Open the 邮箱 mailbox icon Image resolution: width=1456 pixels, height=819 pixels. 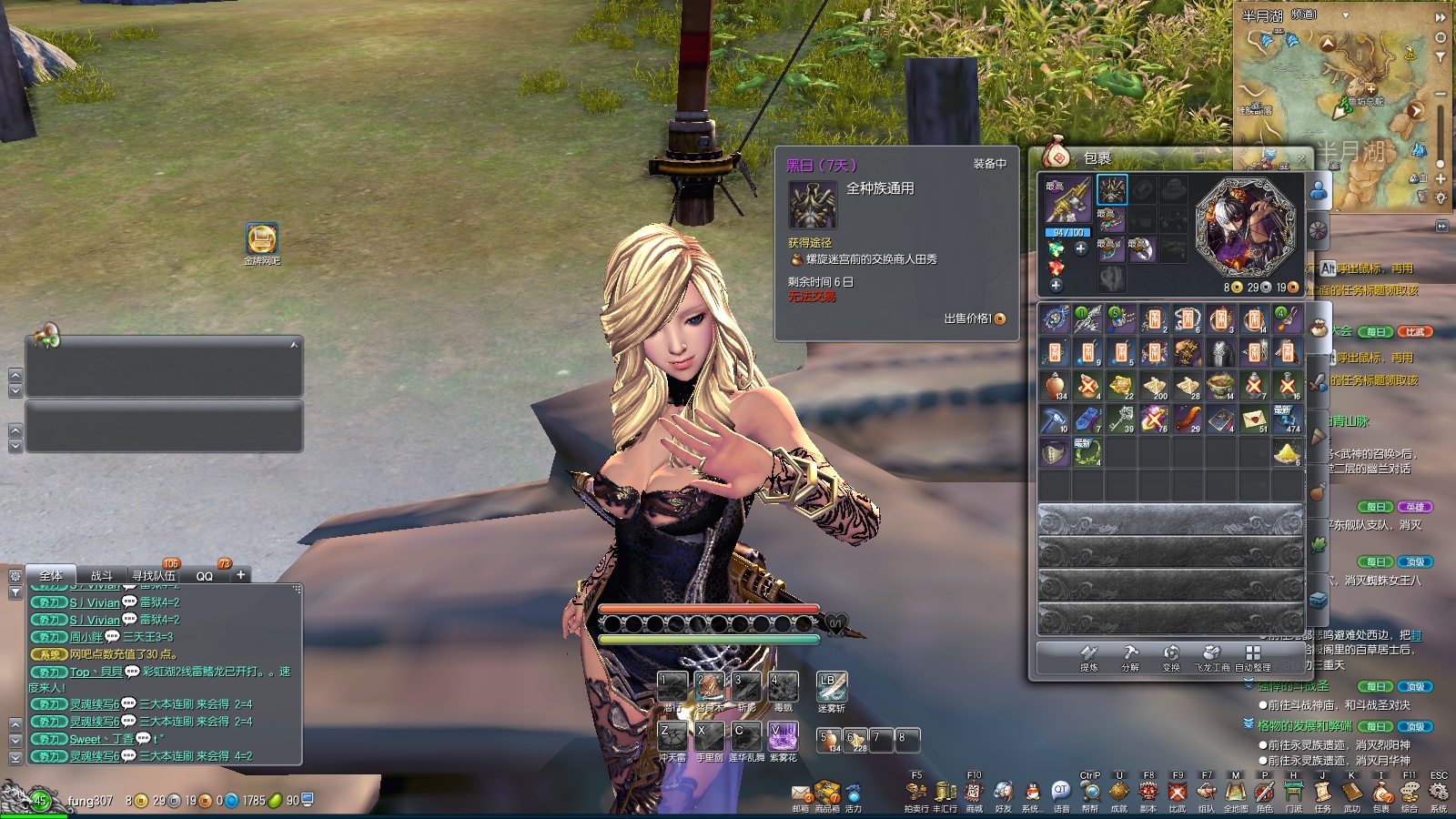(x=800, y=794)
